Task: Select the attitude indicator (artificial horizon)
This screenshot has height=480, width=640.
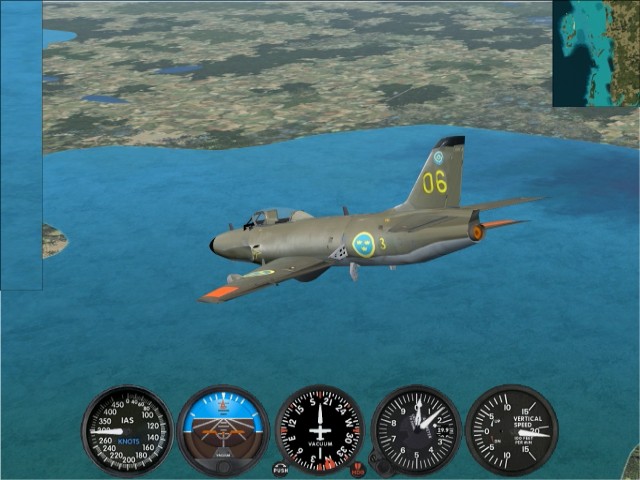Action: 223,430
